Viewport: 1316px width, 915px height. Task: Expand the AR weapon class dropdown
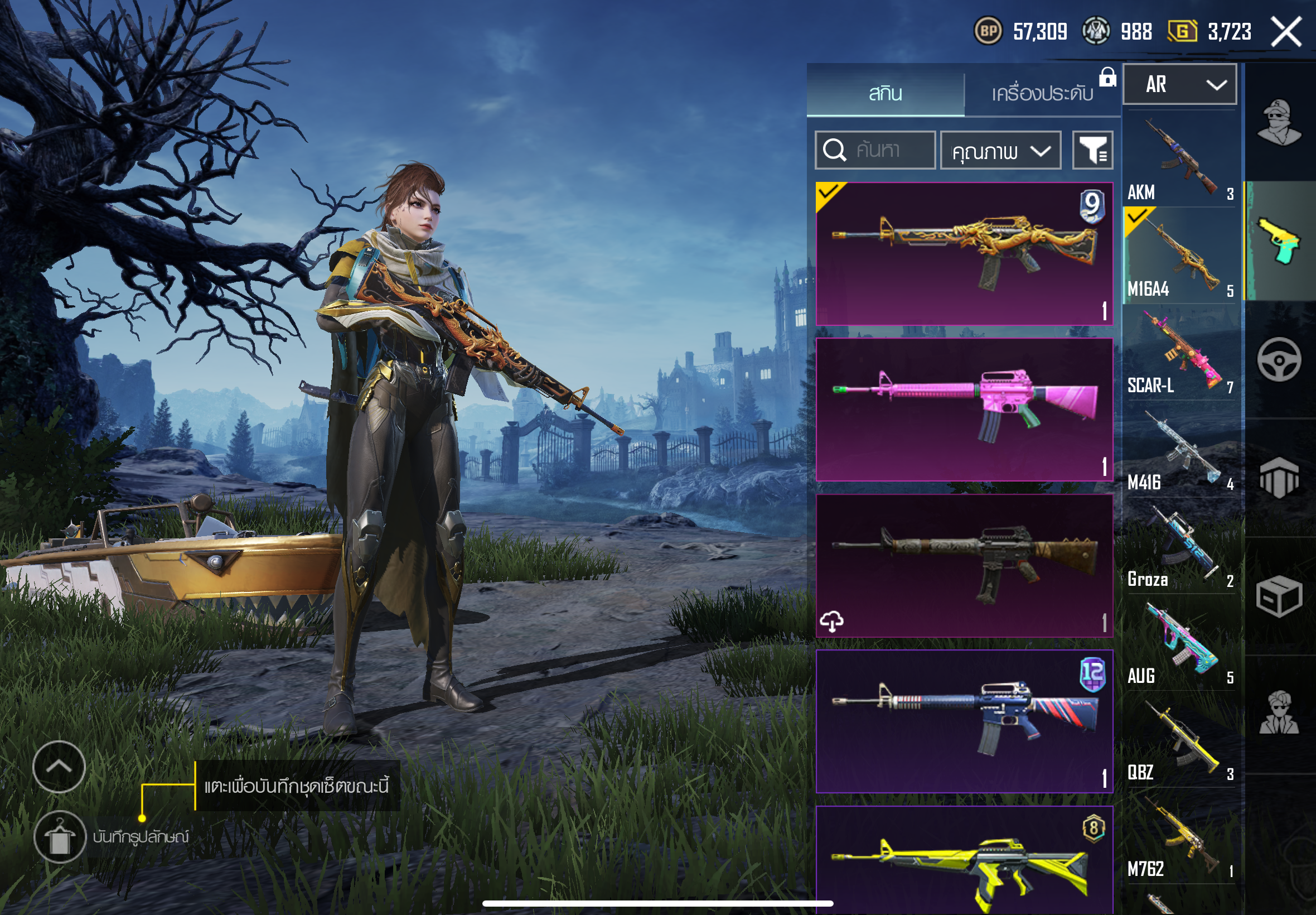click(x=1179, y=84)
